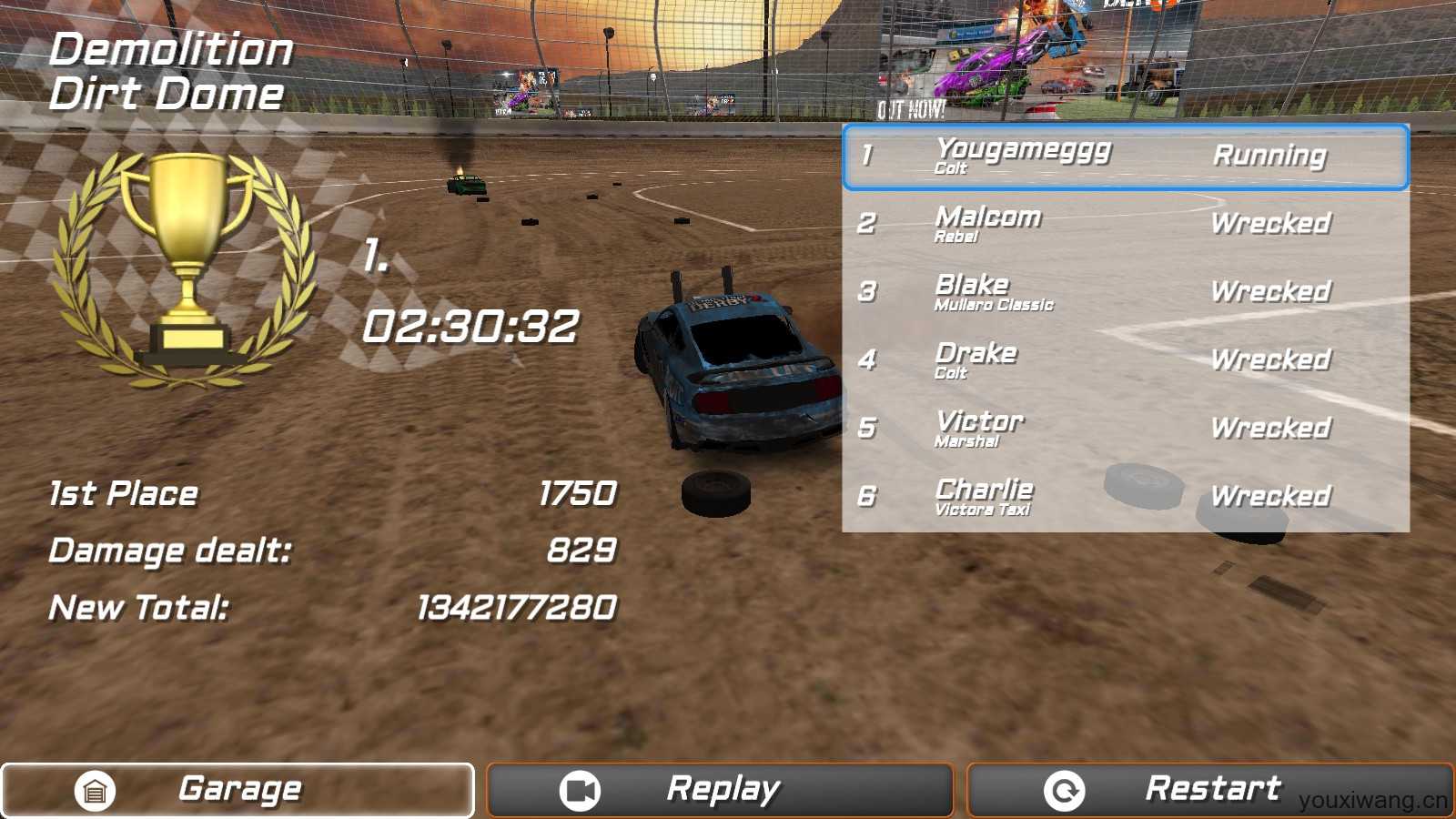Select Blake's Mullaro Classic row
This screenshot has height=819, width=1456.
click(x=1126, y=293)
